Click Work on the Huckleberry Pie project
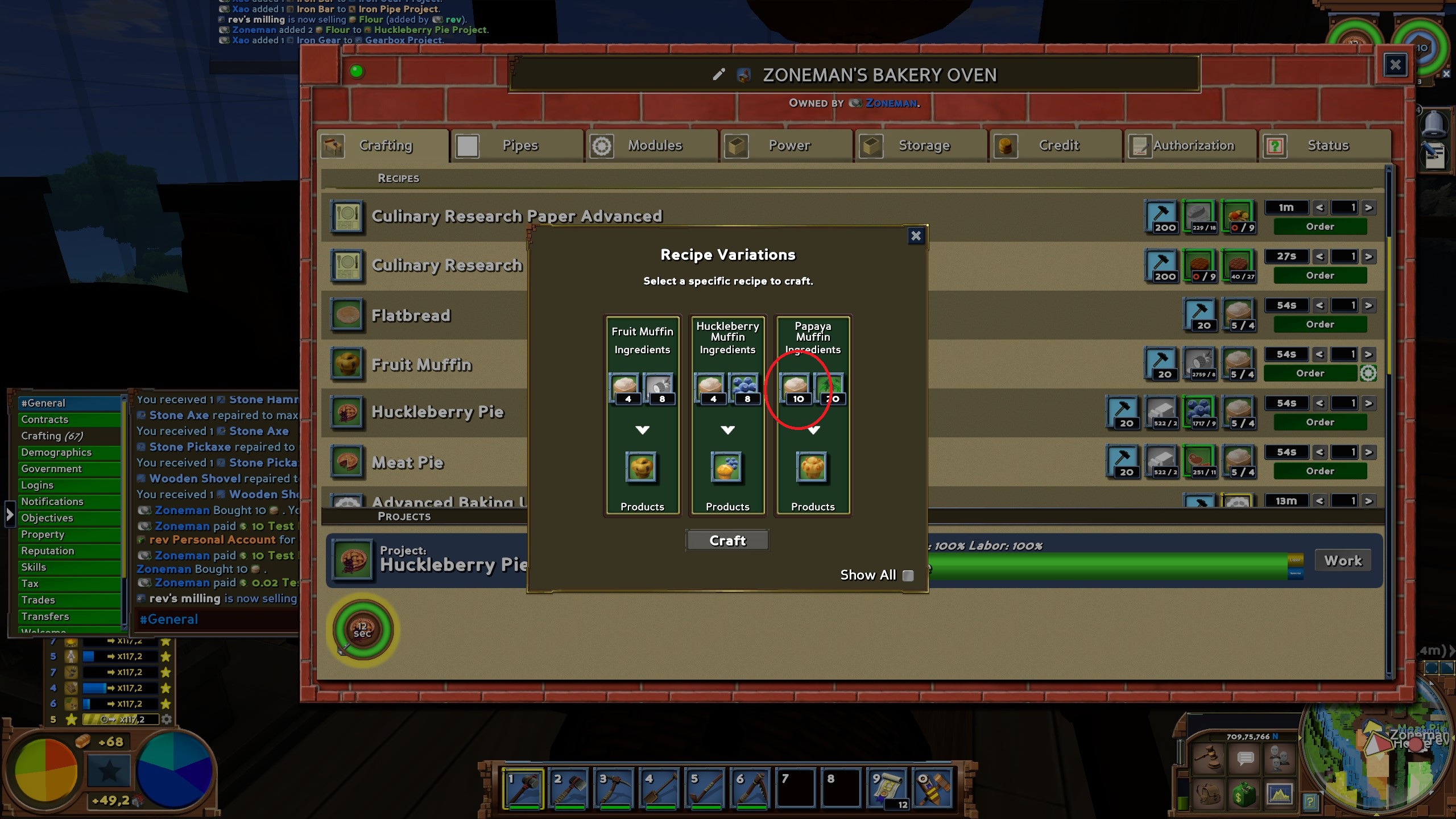Image resolution: width=1456 pixels, height=819 pixels. (x=1343, y=561)
